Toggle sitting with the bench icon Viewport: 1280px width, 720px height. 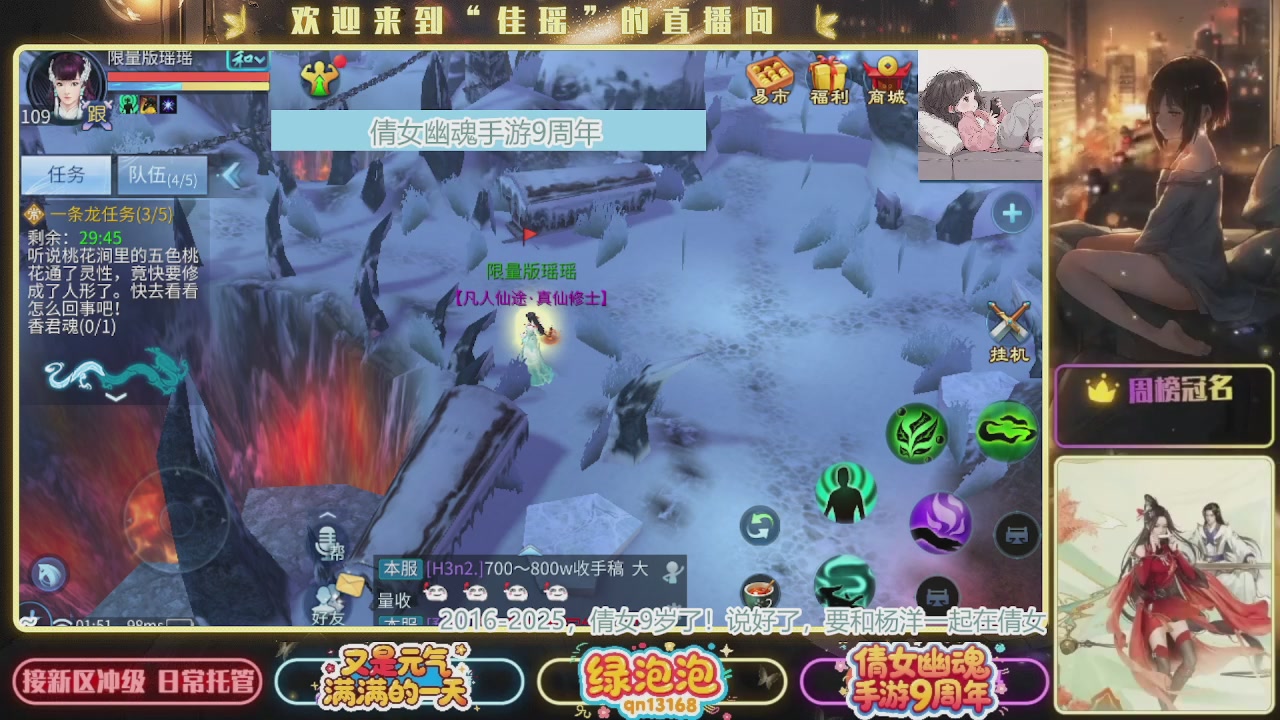pos(1016,536)
